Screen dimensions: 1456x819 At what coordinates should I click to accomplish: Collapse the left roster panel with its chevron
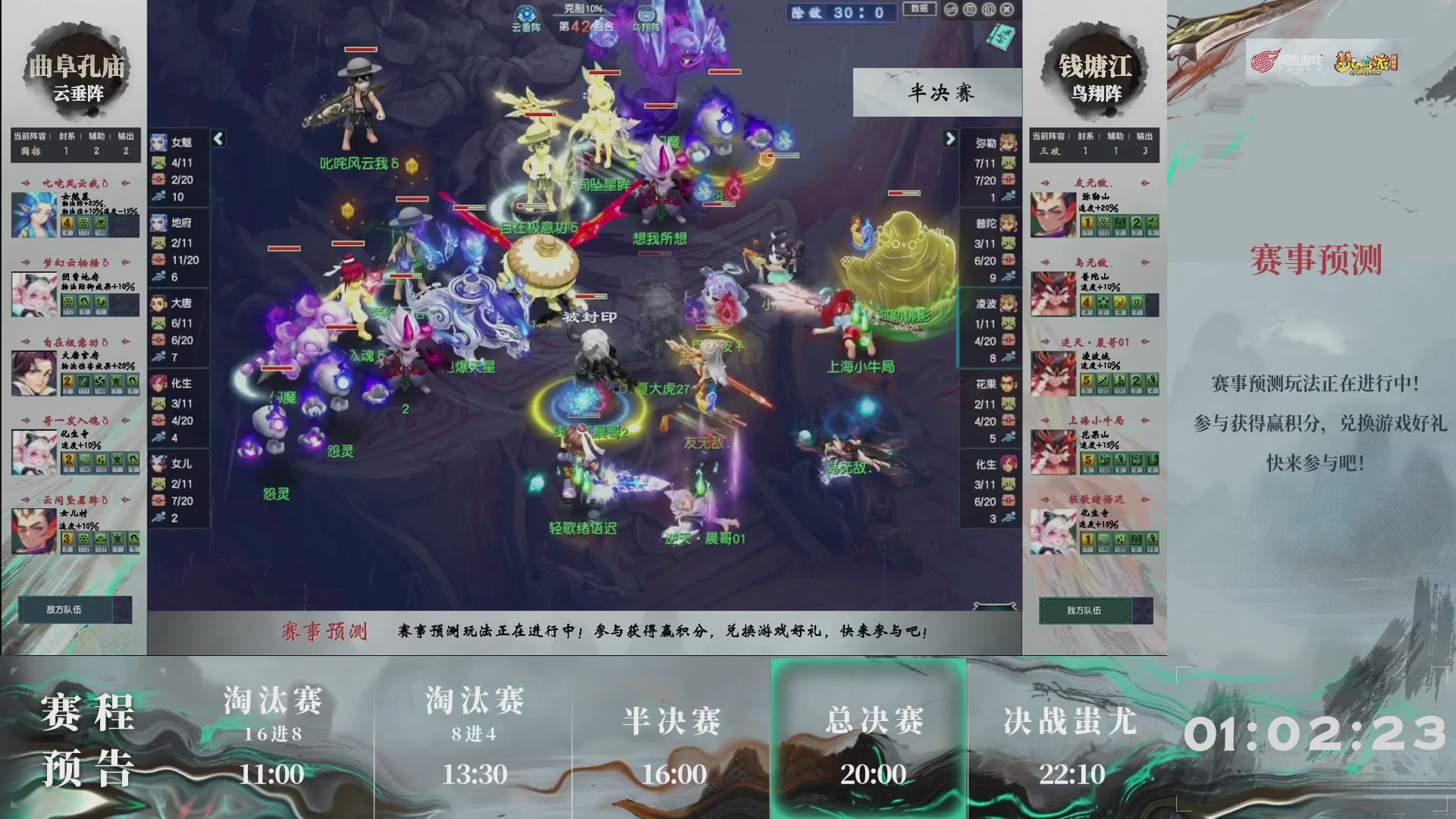pyautogui.click(x=217, y=139)
